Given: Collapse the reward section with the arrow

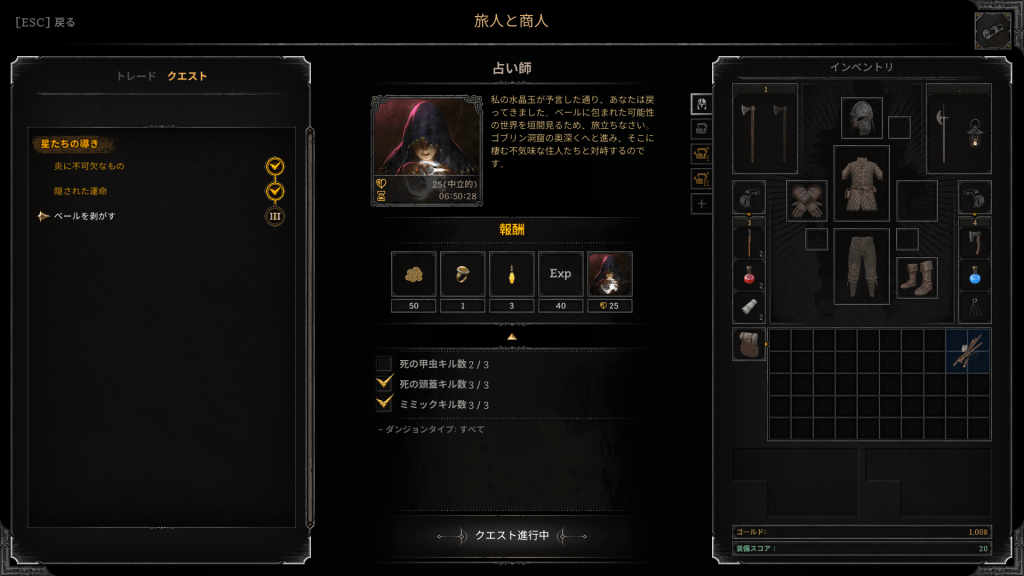Looking at the screenshot, I should click(512, 337).
